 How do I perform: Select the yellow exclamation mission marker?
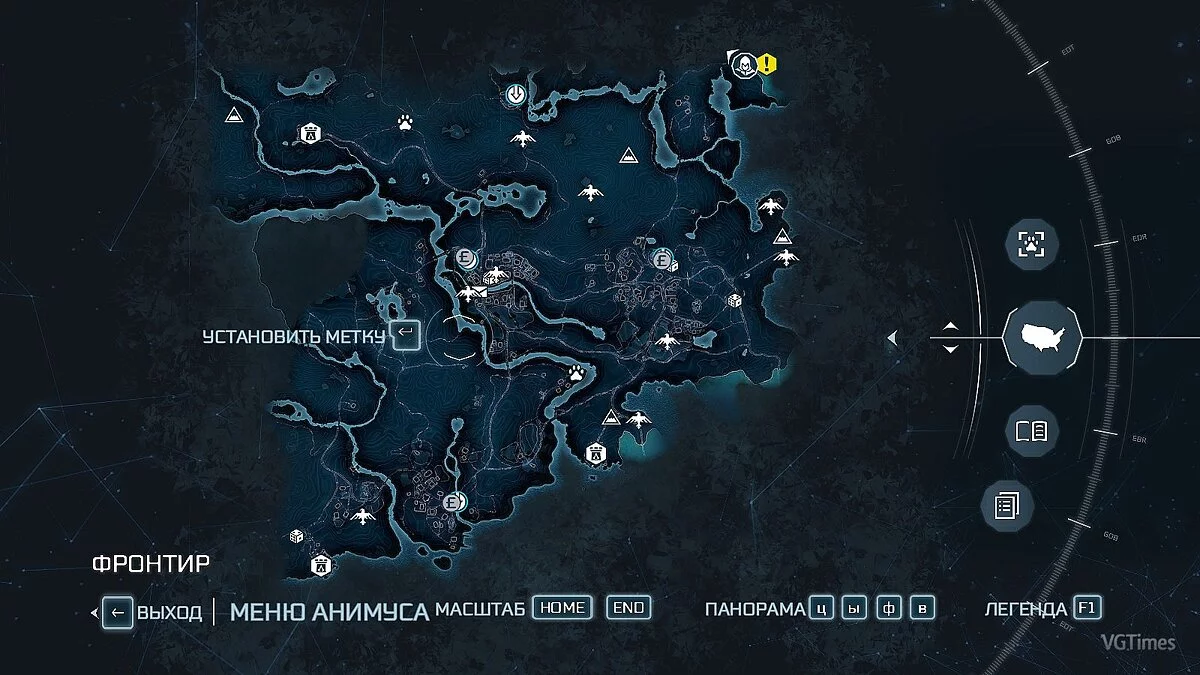(x=767, y=64)
